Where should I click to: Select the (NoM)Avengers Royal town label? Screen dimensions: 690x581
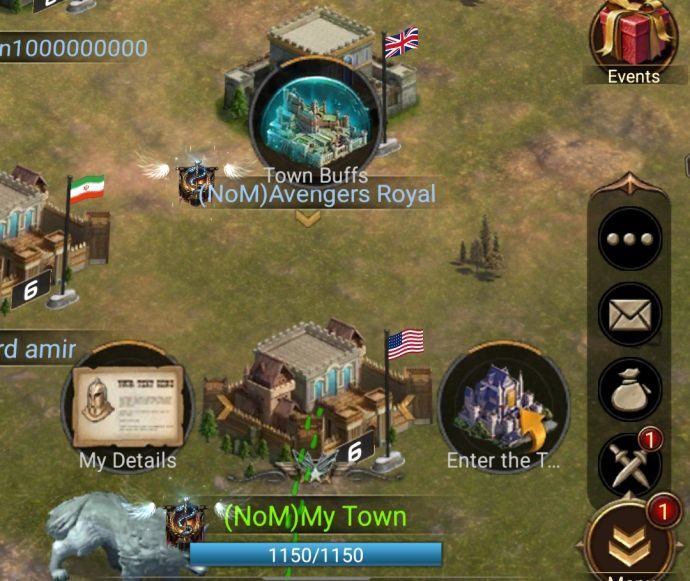pos(317,193)
